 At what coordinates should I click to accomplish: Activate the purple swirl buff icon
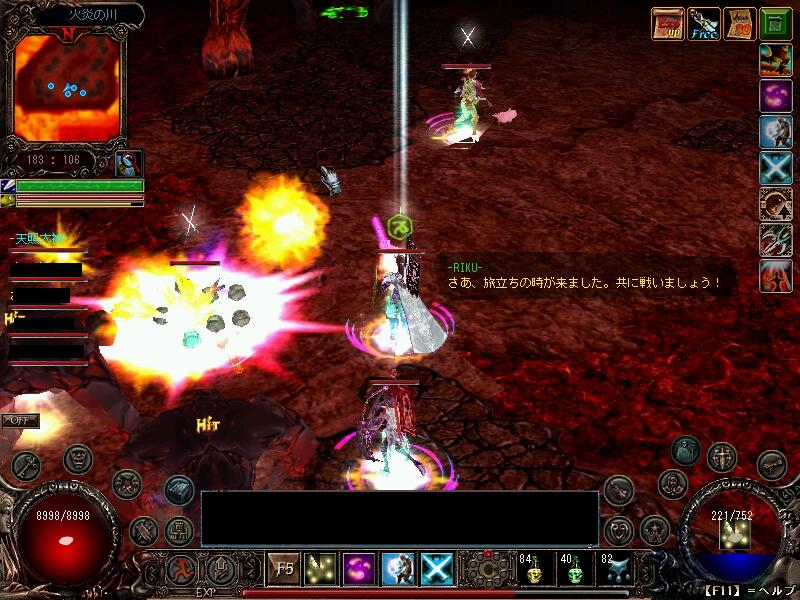(x=776, y=96)
